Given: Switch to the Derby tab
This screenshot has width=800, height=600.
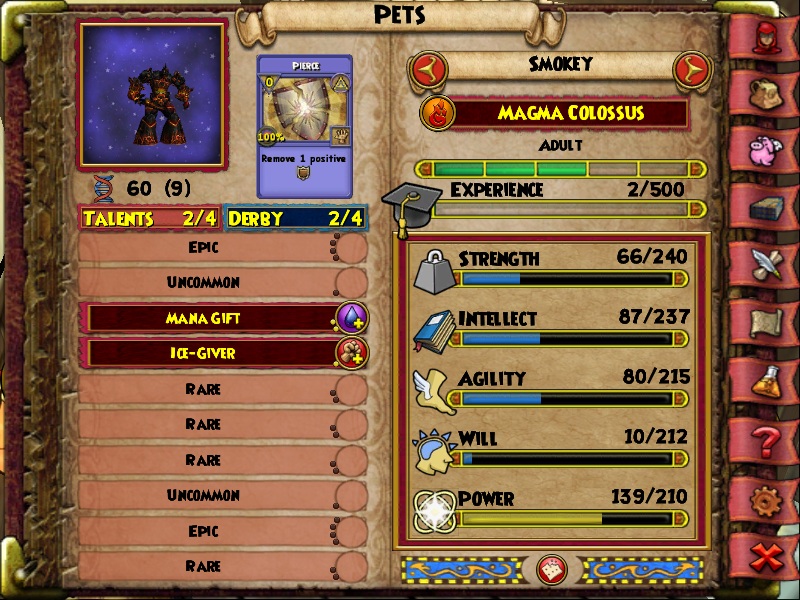Looking at the screenshot, I should coord(296,218).
